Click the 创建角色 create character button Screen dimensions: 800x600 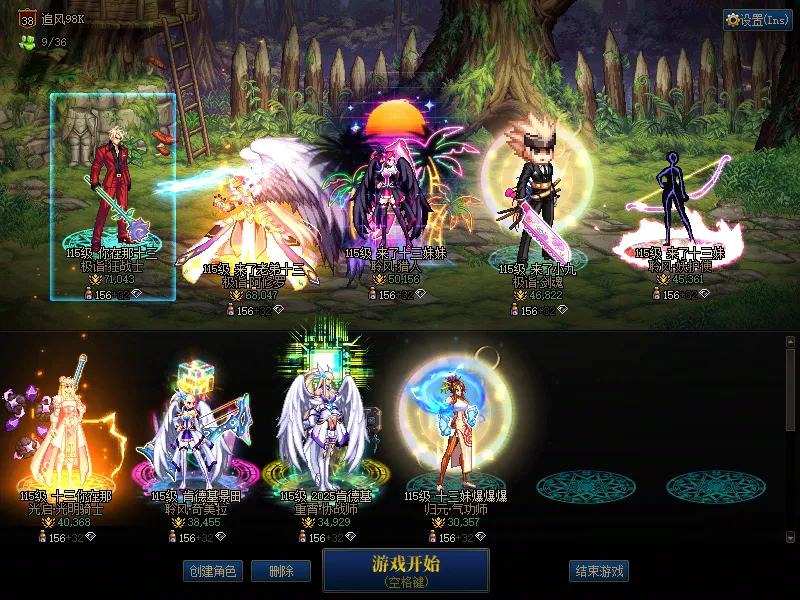point(212,571)
